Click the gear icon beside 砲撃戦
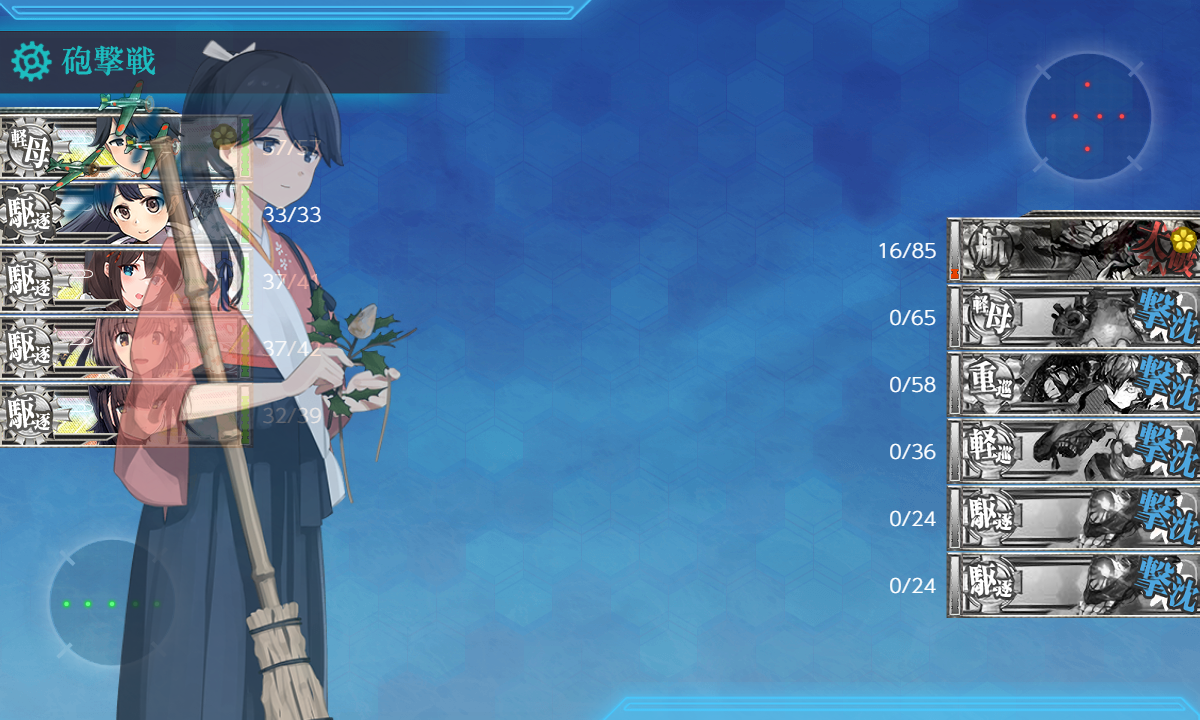Image resolution: width=1200 pixels, height=720 pixels. click(x=31, y=62)
